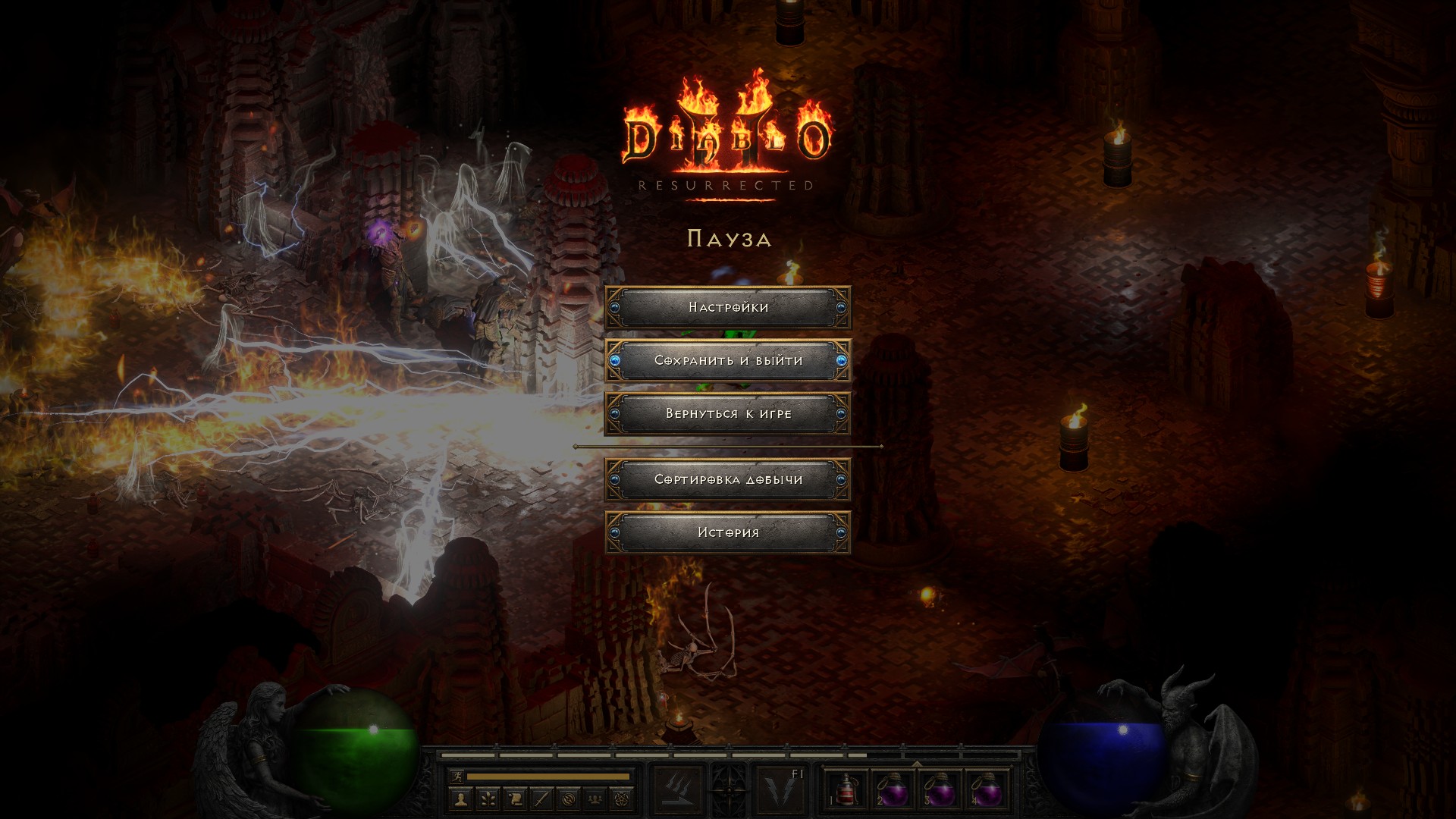Use the red striped flask in belt slot 1

tap(845, 790)
